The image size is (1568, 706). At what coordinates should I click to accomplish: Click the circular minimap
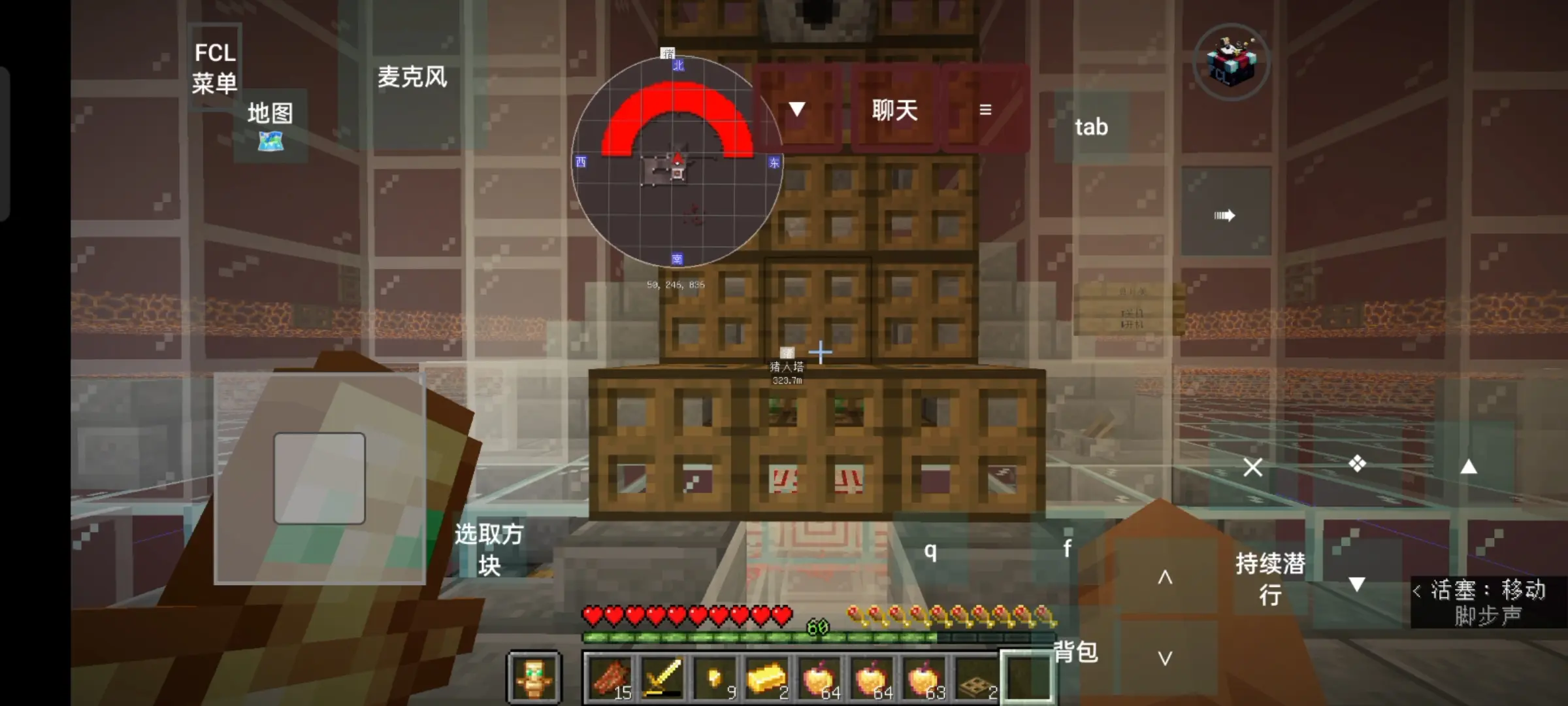click(677, 162)
